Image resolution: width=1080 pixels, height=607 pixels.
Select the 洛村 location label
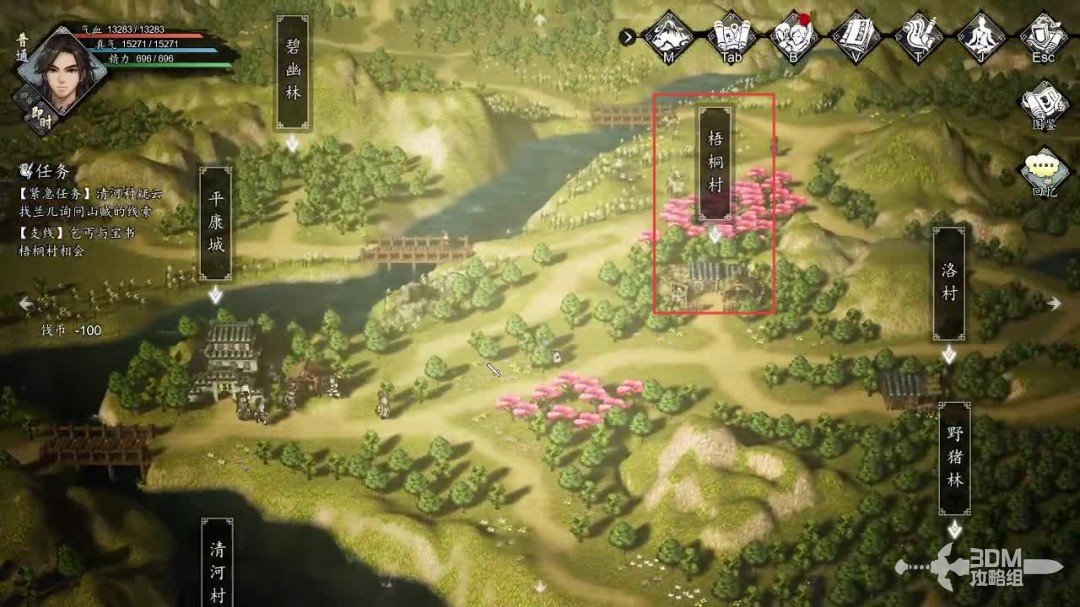click(949, 283)
